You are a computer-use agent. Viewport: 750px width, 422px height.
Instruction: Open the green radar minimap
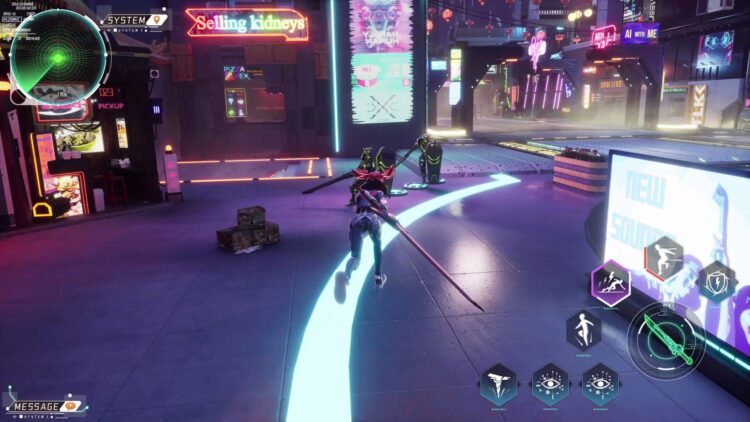(58, 57)
